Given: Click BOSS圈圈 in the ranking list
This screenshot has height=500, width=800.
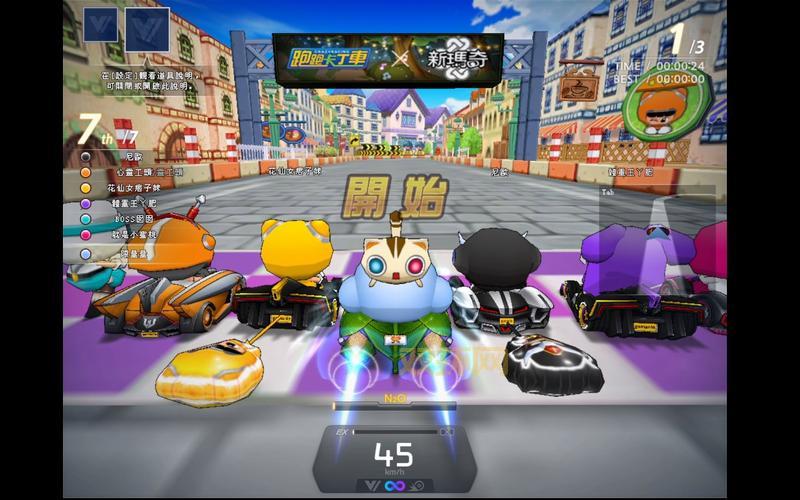Looking at the screenshot, I should point(135,219).
